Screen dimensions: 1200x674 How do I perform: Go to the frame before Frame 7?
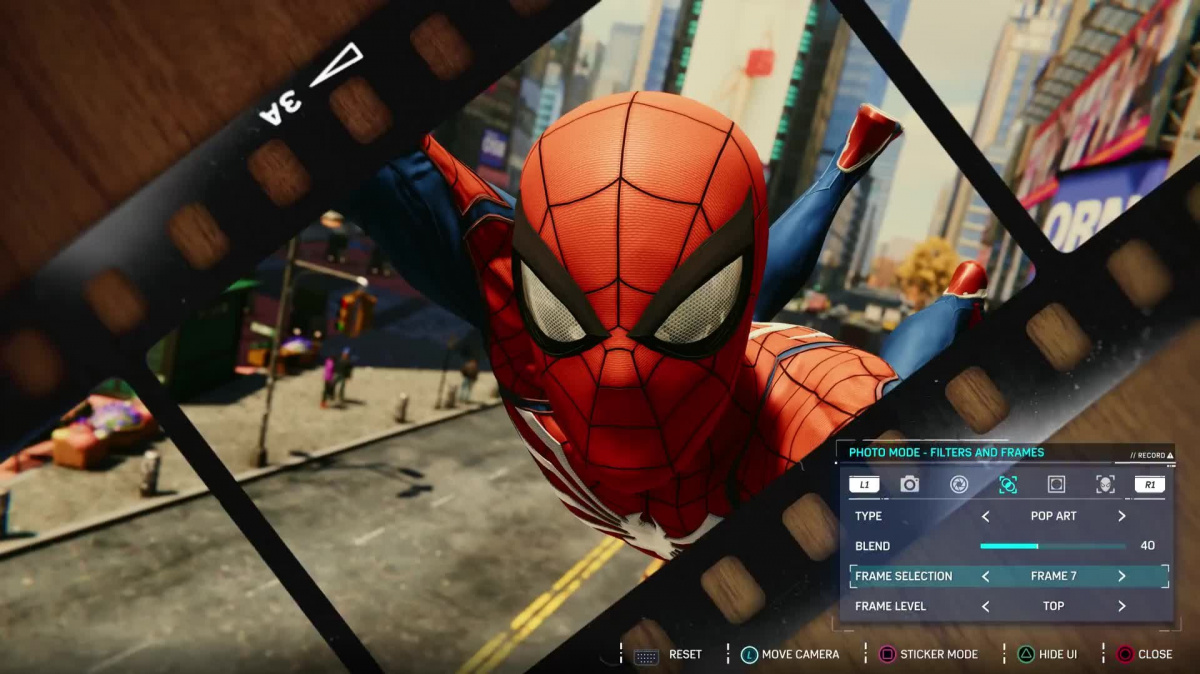click(985, 576)
